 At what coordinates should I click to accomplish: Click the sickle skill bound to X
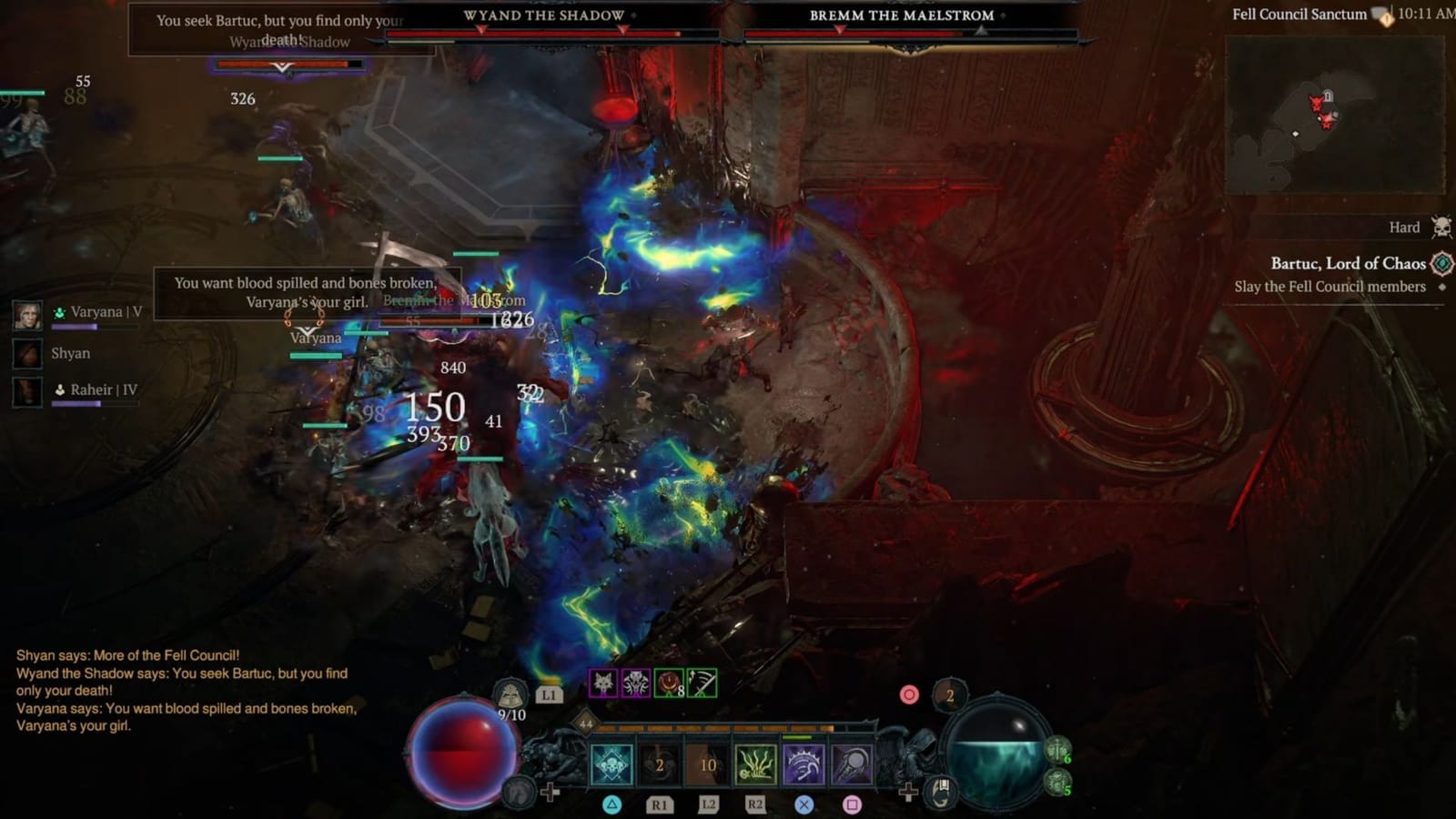tap(804, 763)
